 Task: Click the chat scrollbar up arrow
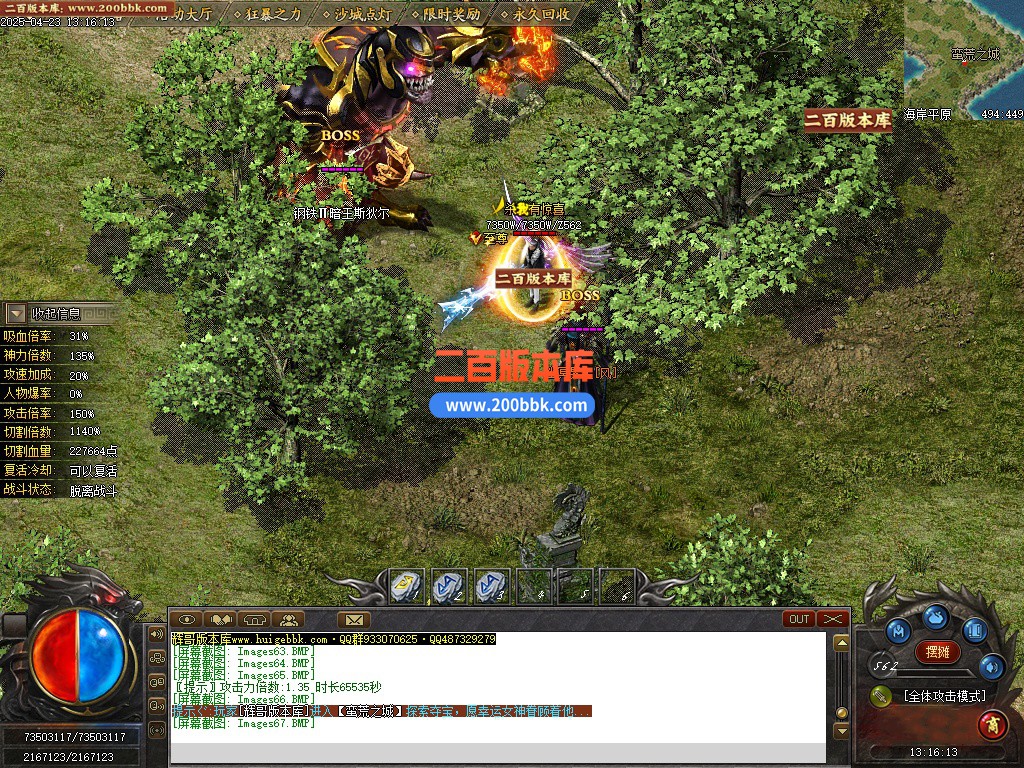[x=841, y=643]
